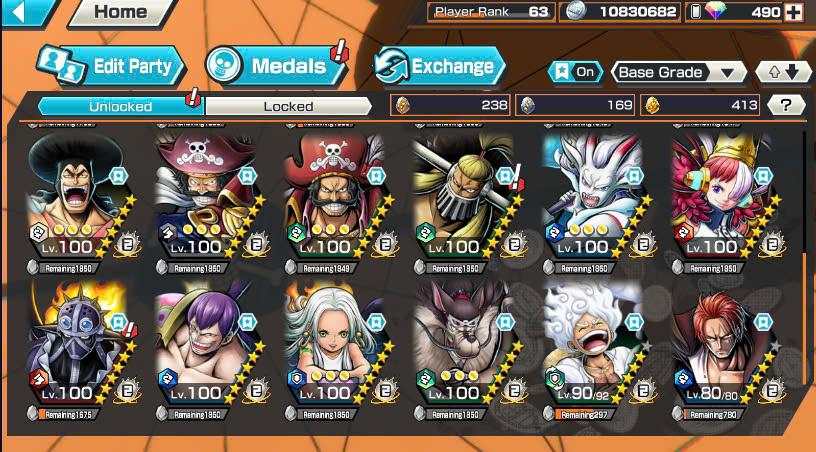Open the Medals screen
Image resolution: width=816 pixels, height=452 pixels.
pyautogui.click(x=272, y=67)
